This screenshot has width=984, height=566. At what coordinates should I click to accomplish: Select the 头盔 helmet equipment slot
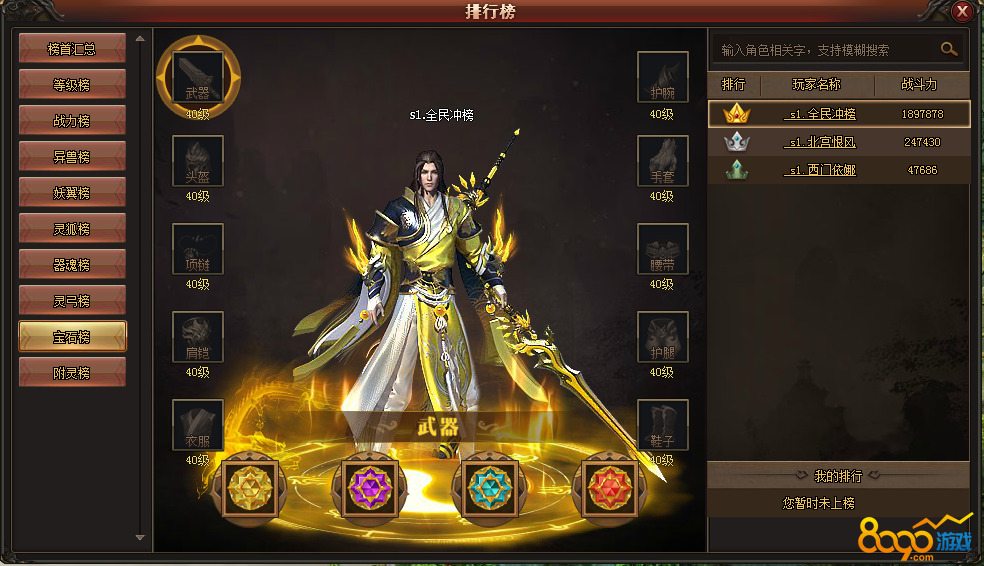coord(197,160)
